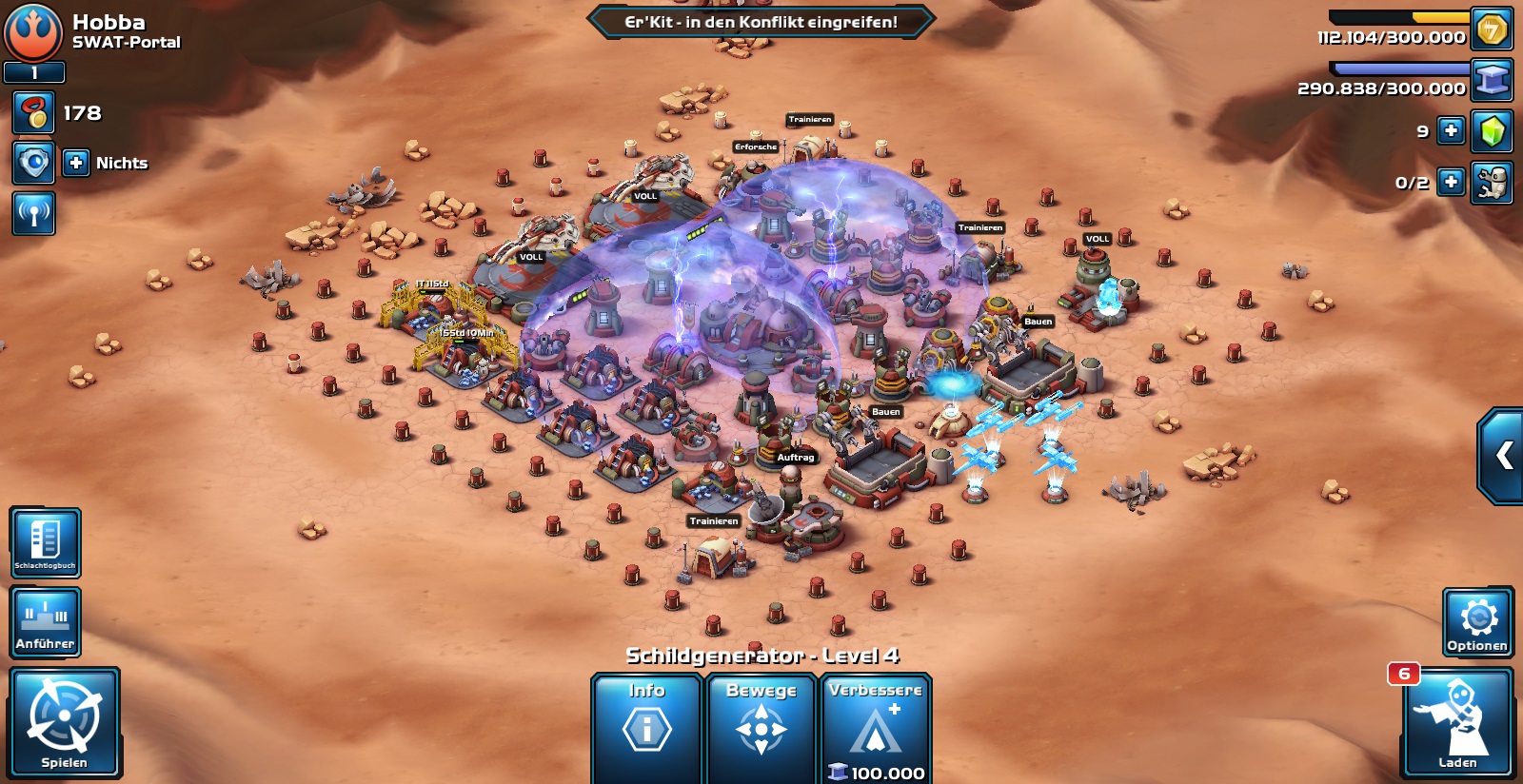1523x784 pixels.
Task: Open the Optionen settings
Action: point(1477,622)
